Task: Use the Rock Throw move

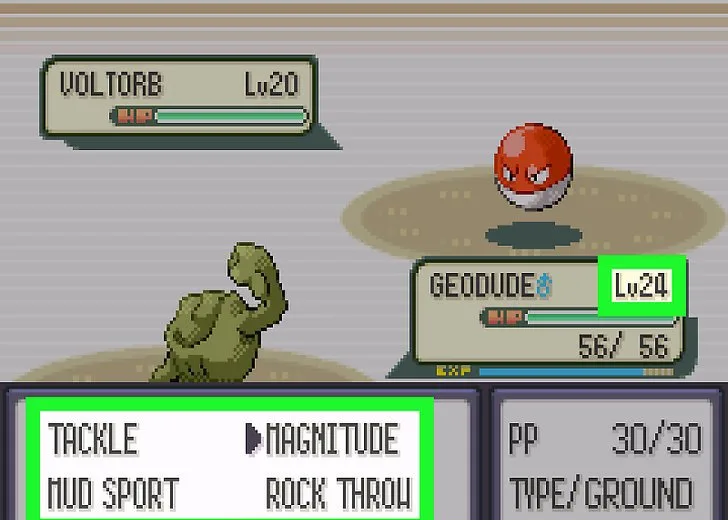Action: click(338, 494)
